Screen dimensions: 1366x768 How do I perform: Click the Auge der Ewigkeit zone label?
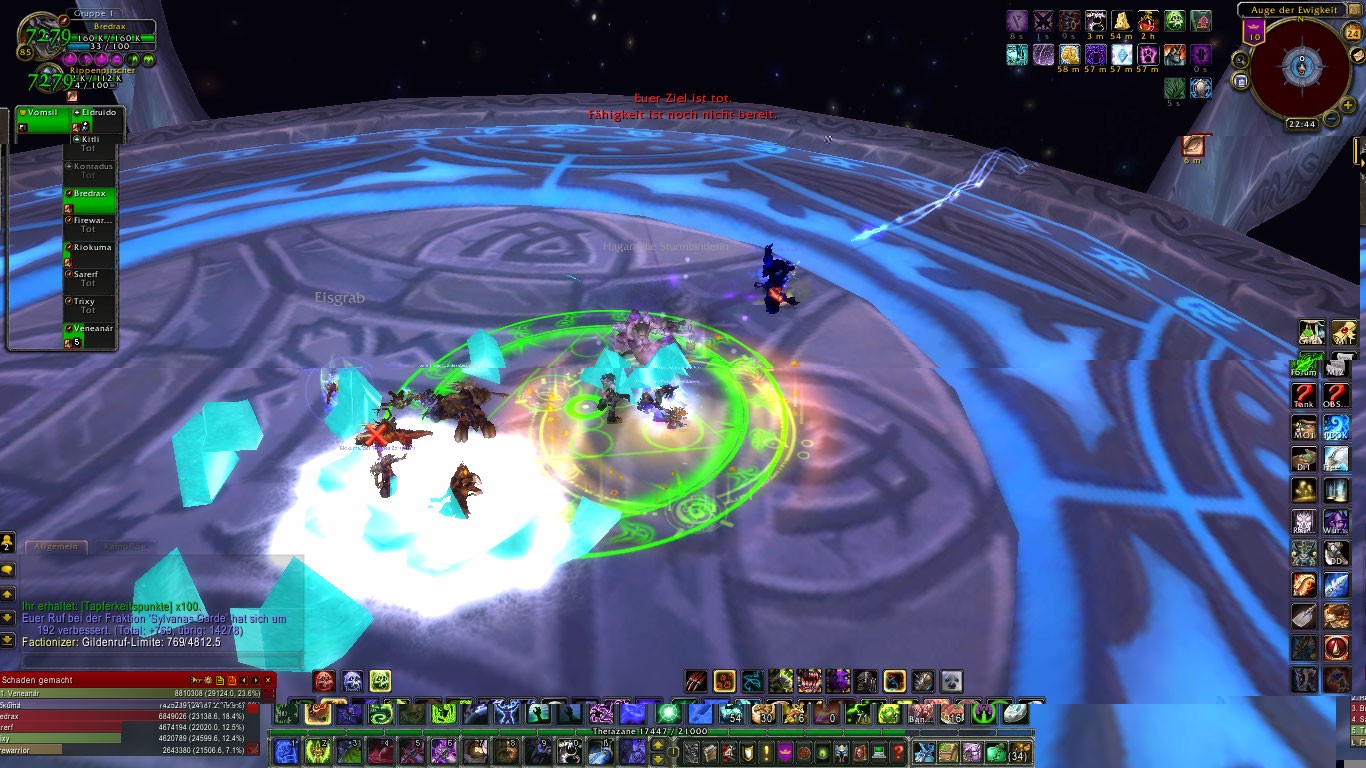(1295, 10)
